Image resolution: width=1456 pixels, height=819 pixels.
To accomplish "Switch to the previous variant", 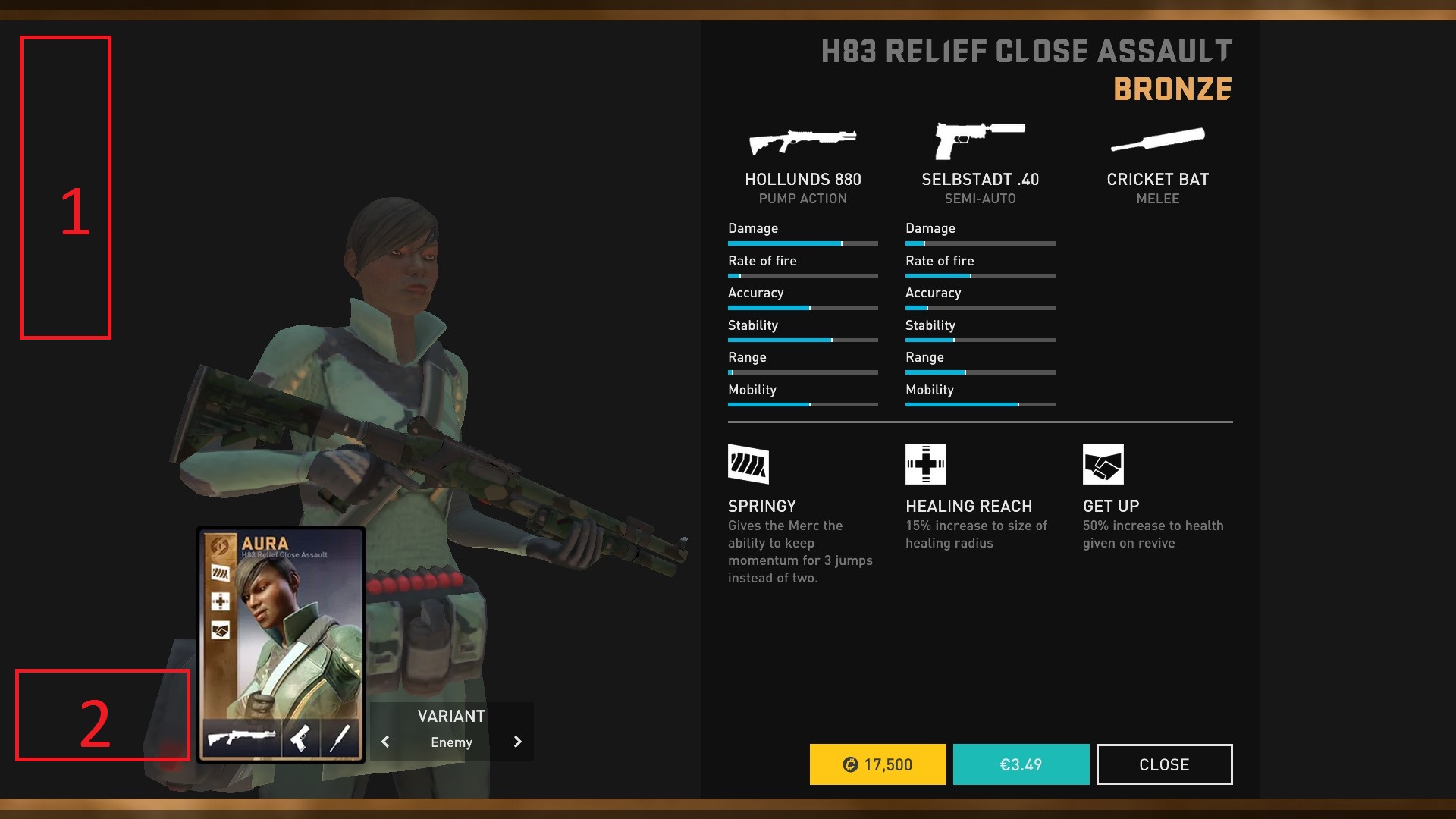I will pos(385,742).
